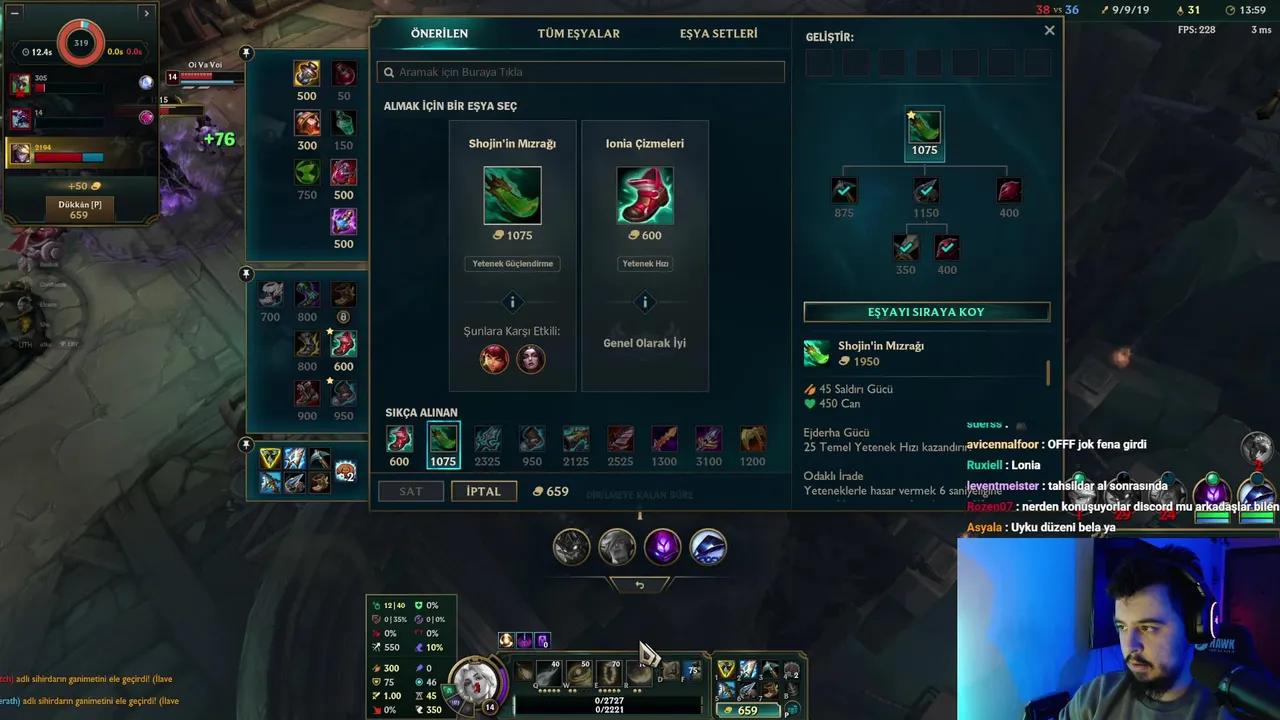Select the Ionia Çizmeleri boots icon
The image size is (1280, 720).
644,194
